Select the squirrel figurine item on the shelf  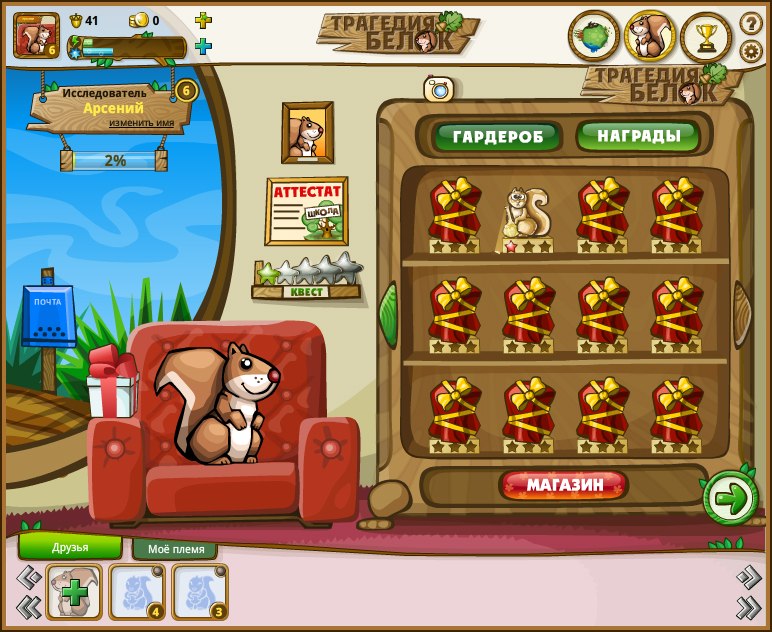click(x=525, y=218)
